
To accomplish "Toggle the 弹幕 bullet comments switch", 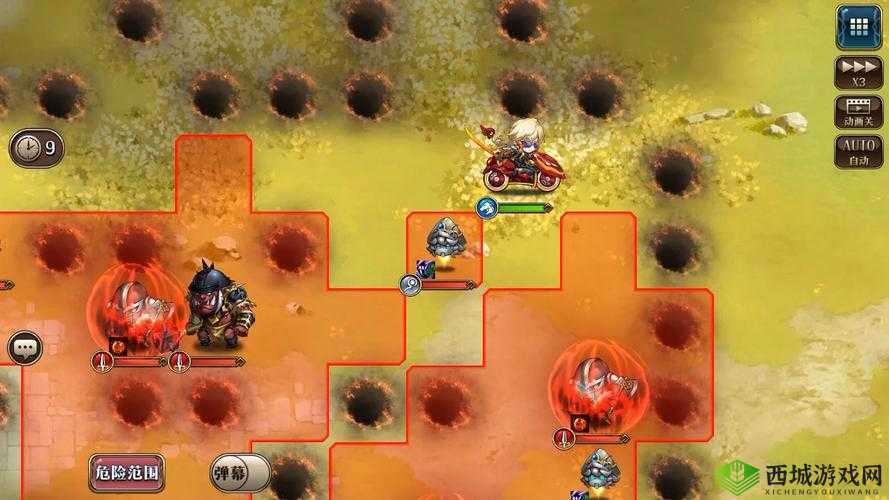I will tap(240, 472).
